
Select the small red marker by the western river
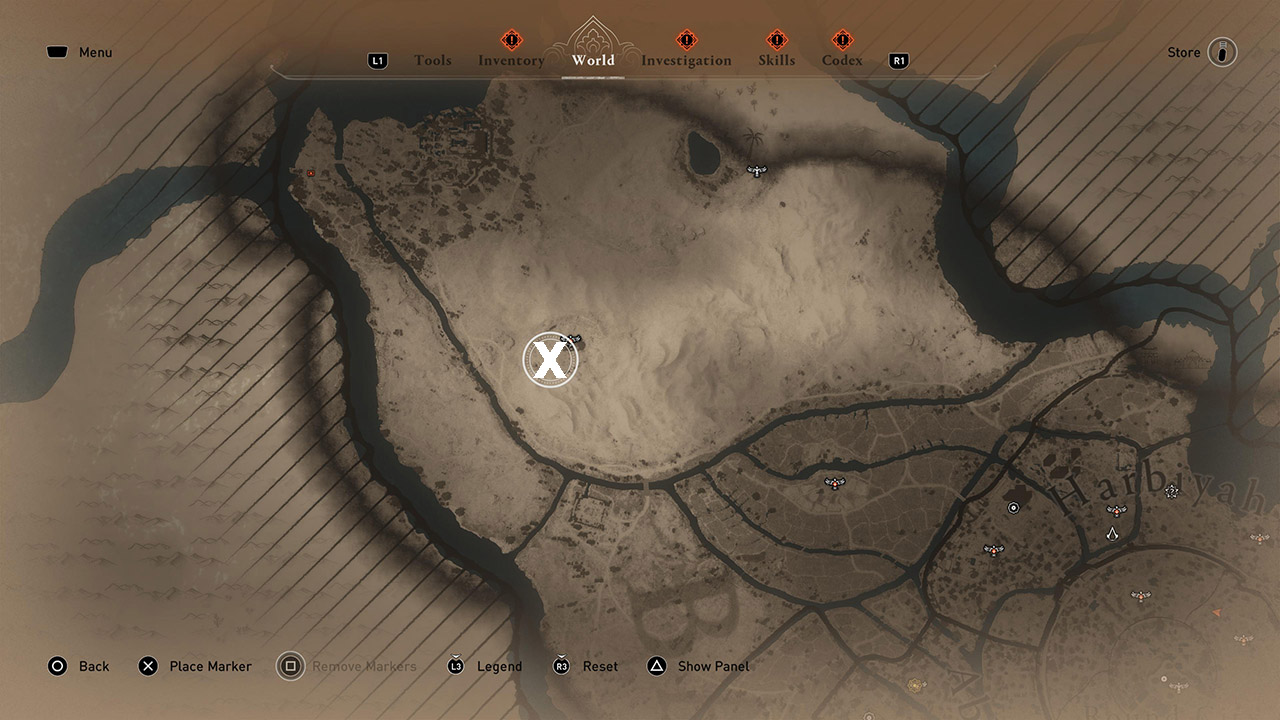point(311,173)
